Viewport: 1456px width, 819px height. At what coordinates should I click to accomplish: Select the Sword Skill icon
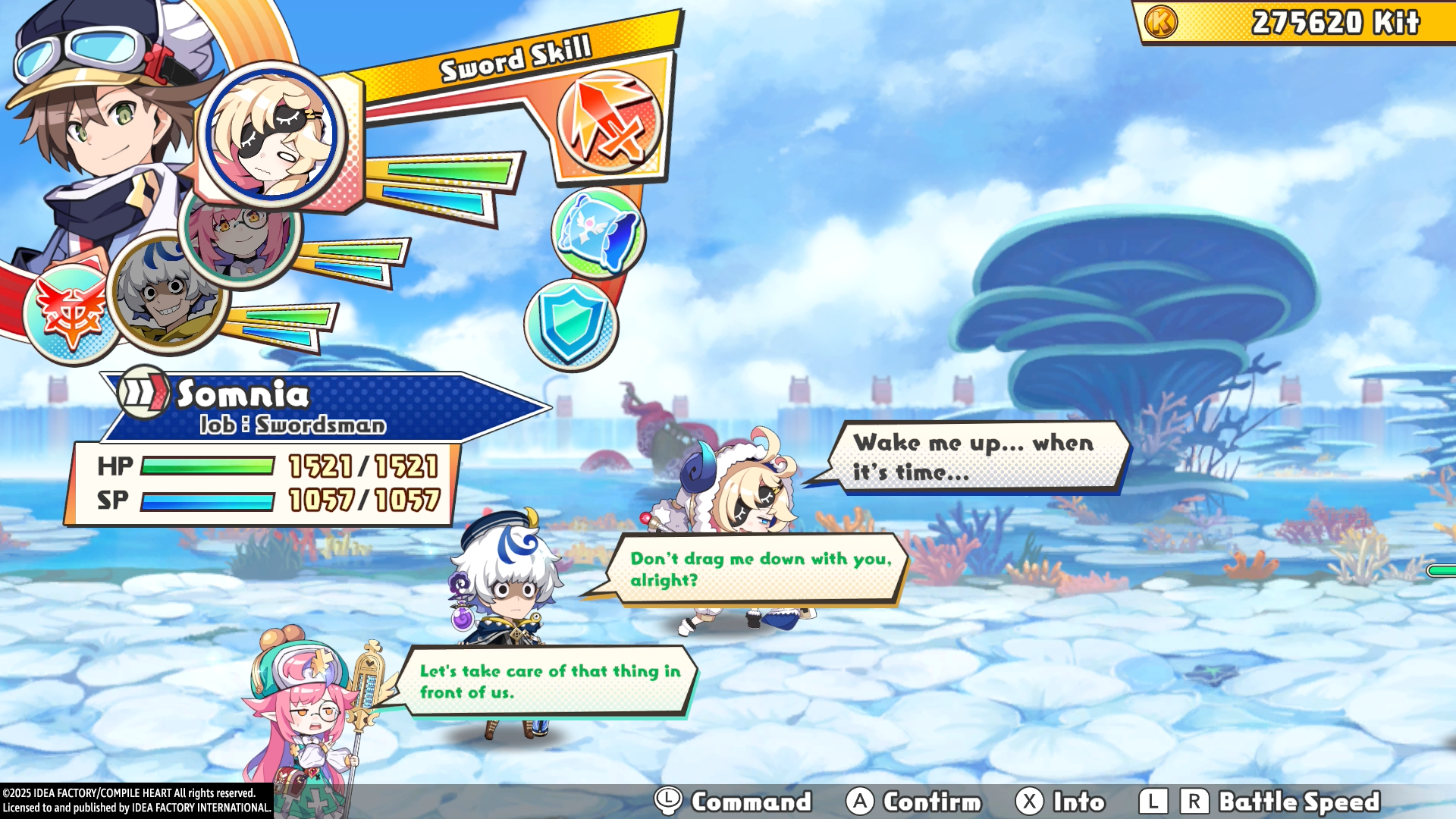point(609,120)
